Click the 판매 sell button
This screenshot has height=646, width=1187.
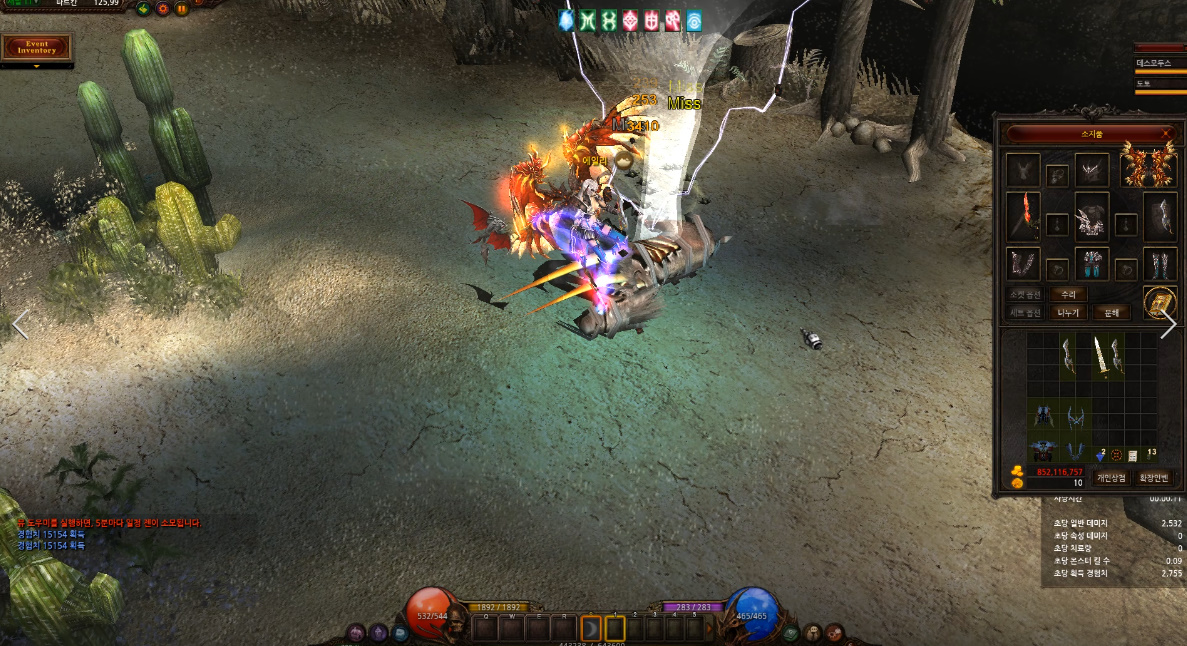pos(1110,312)
